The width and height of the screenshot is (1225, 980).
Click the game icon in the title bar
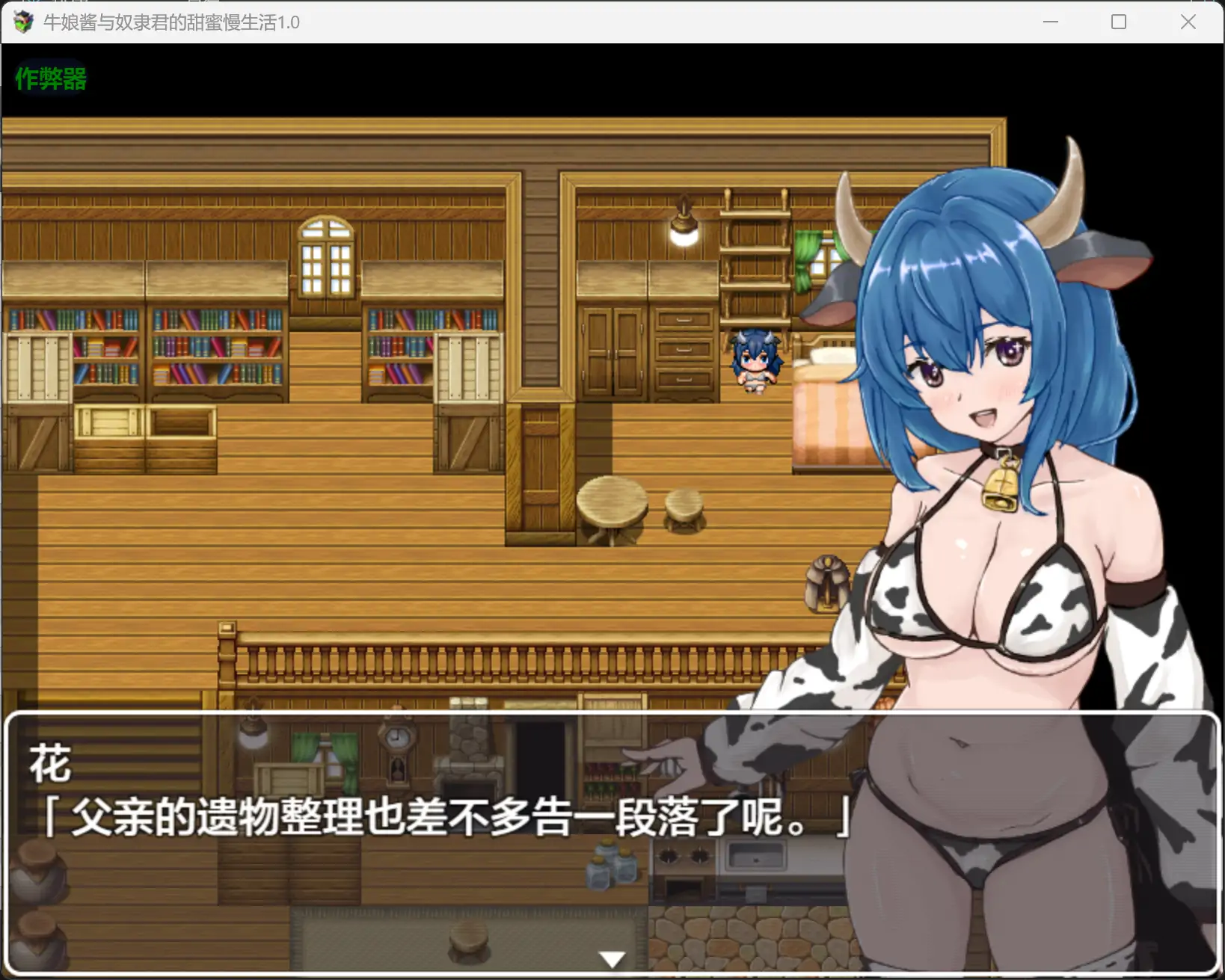click(x=22, y=22)
